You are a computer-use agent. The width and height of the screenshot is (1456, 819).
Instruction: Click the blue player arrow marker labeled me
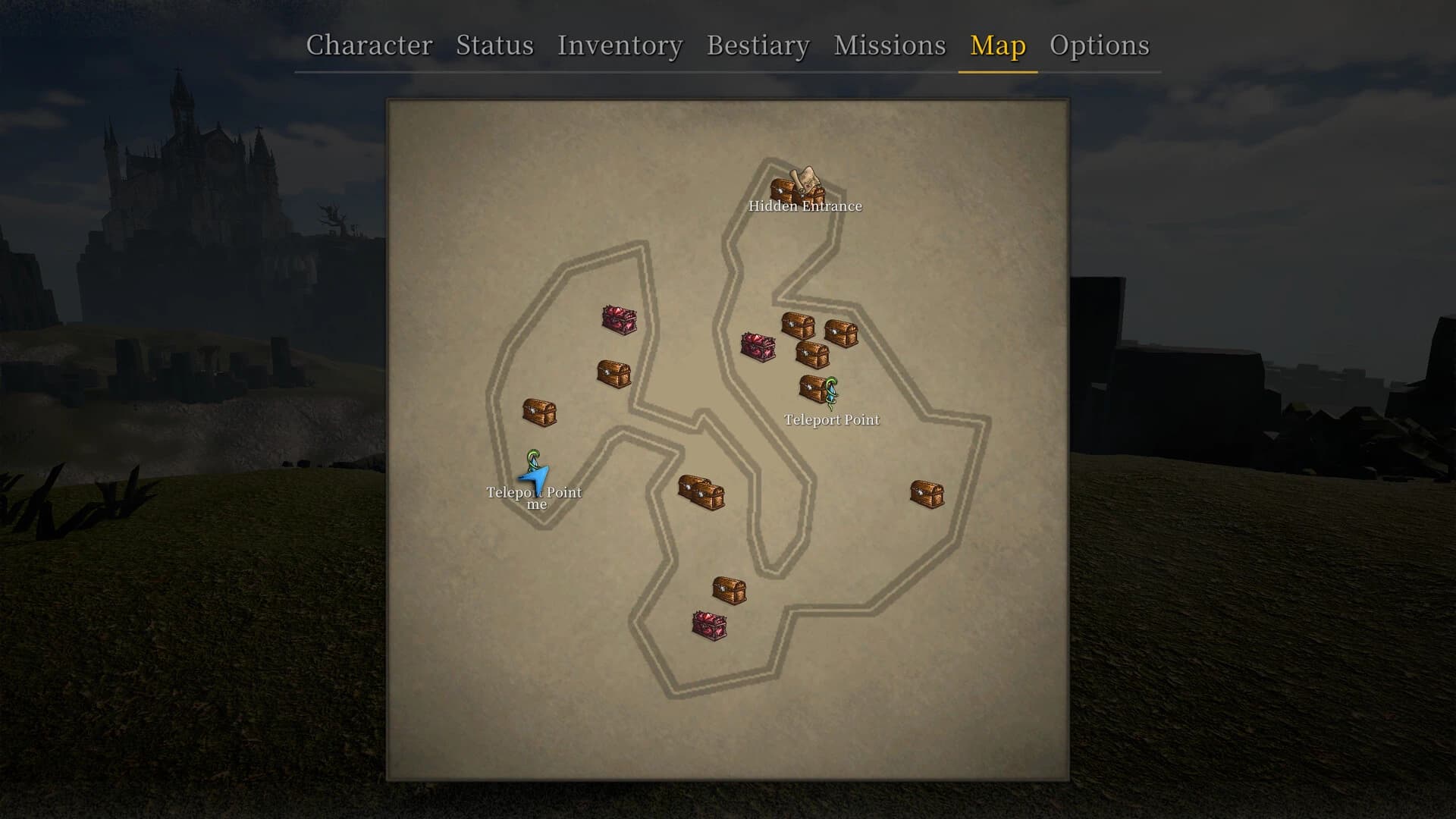[x=535, y=478]
